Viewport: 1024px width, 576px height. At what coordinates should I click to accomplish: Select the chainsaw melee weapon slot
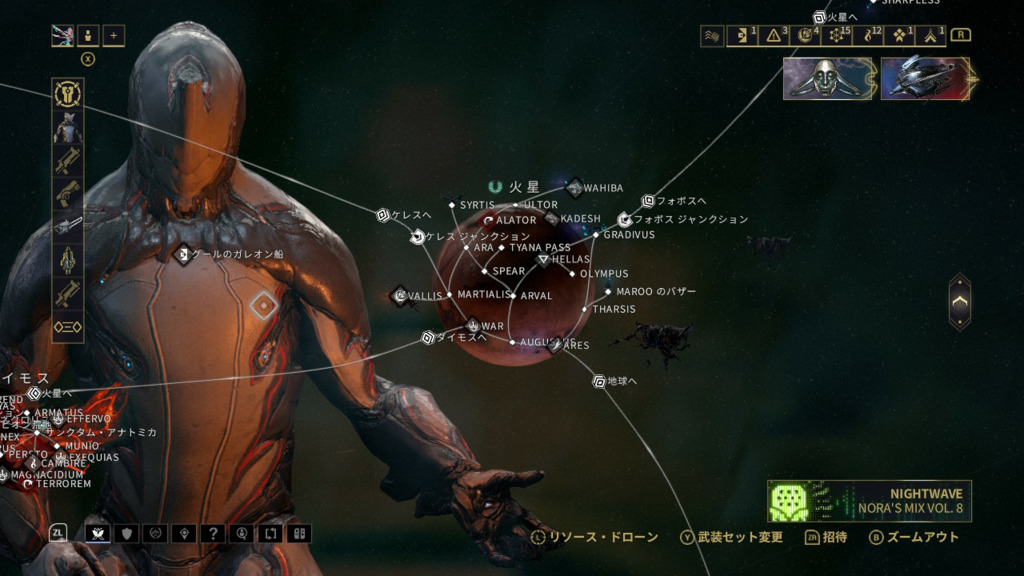point(68,227)
